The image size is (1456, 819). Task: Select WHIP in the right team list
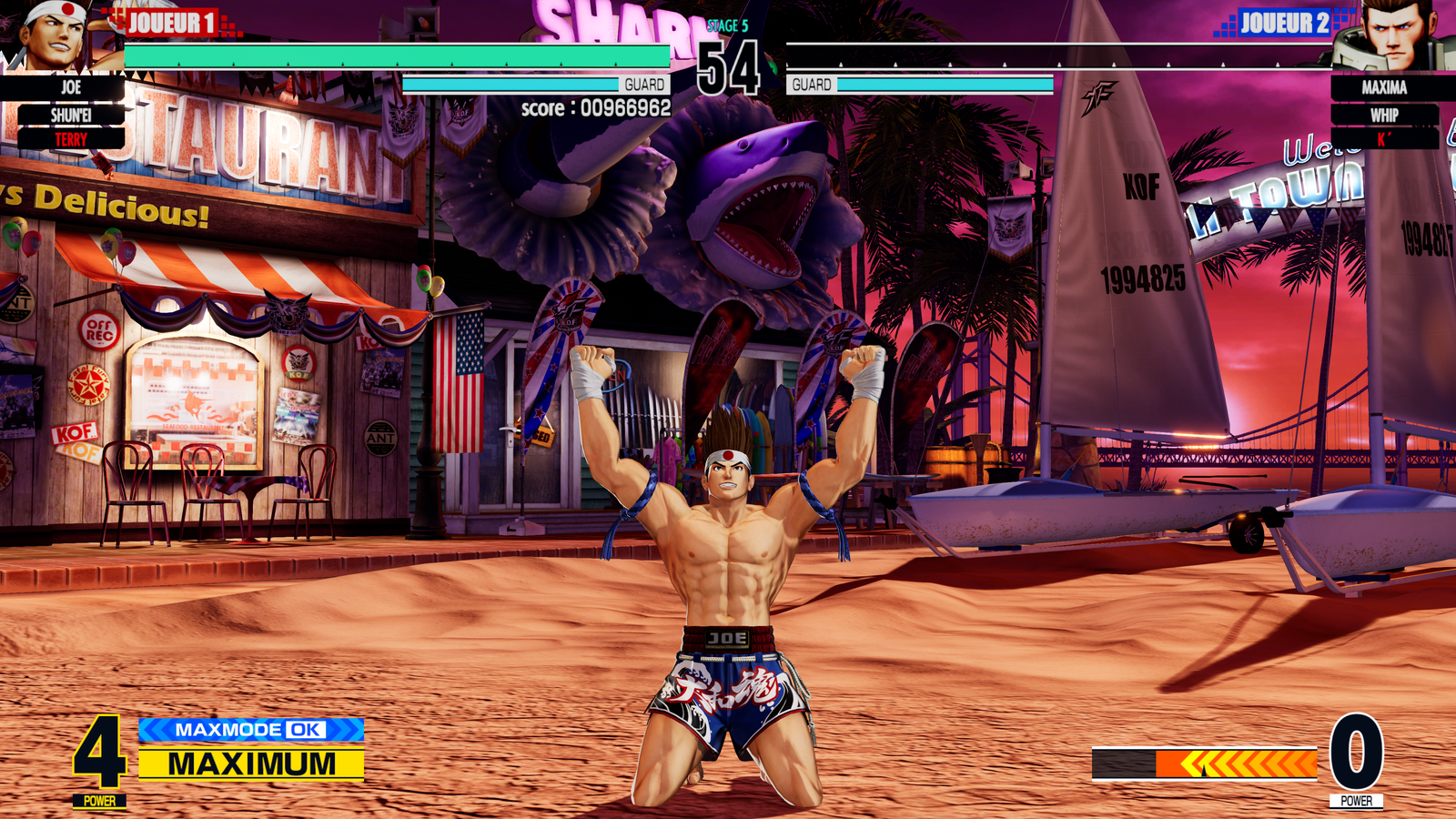tap(1384, 116)
